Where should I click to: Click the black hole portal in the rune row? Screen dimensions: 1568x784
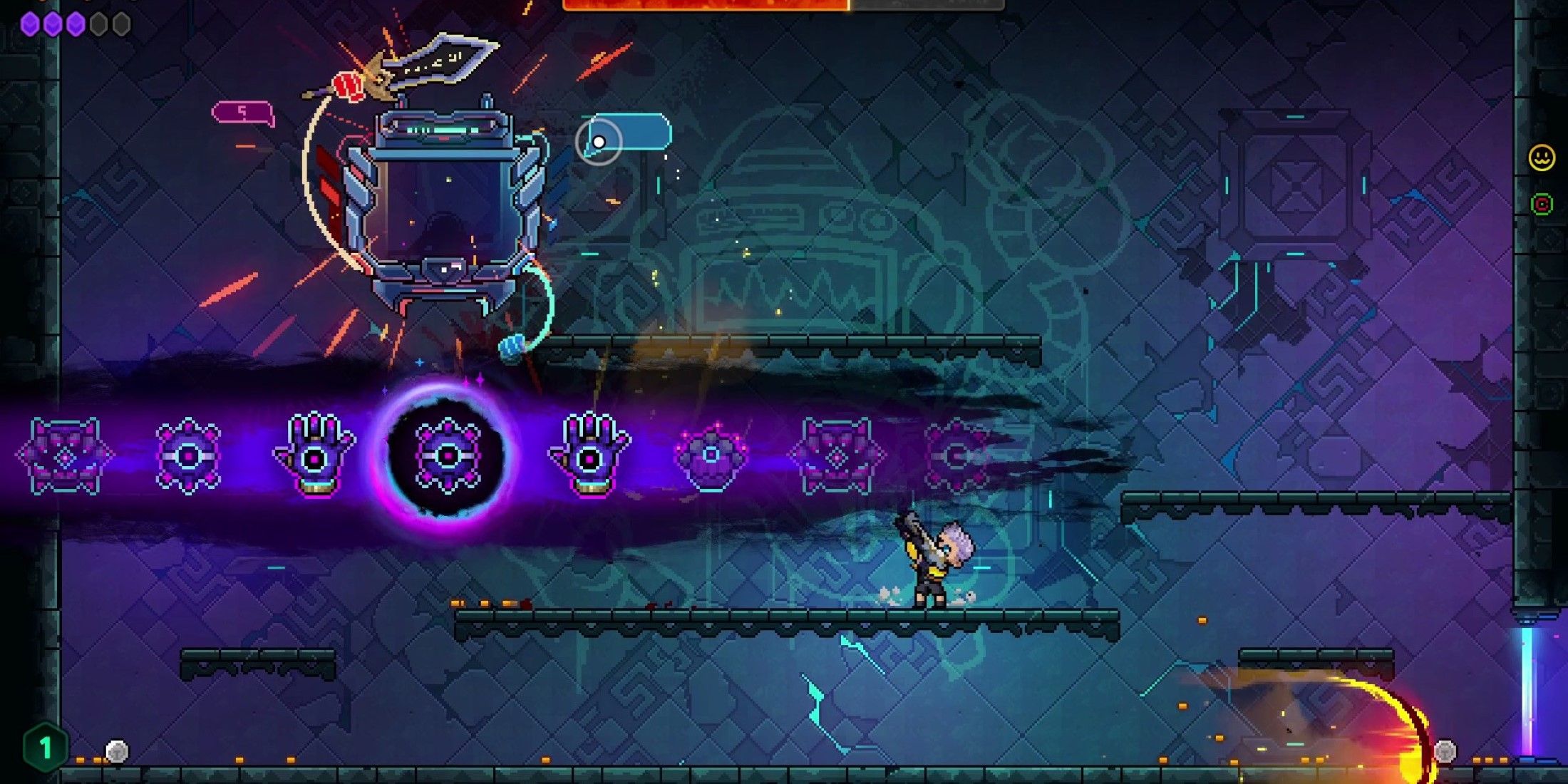click(x=445, y=456)
